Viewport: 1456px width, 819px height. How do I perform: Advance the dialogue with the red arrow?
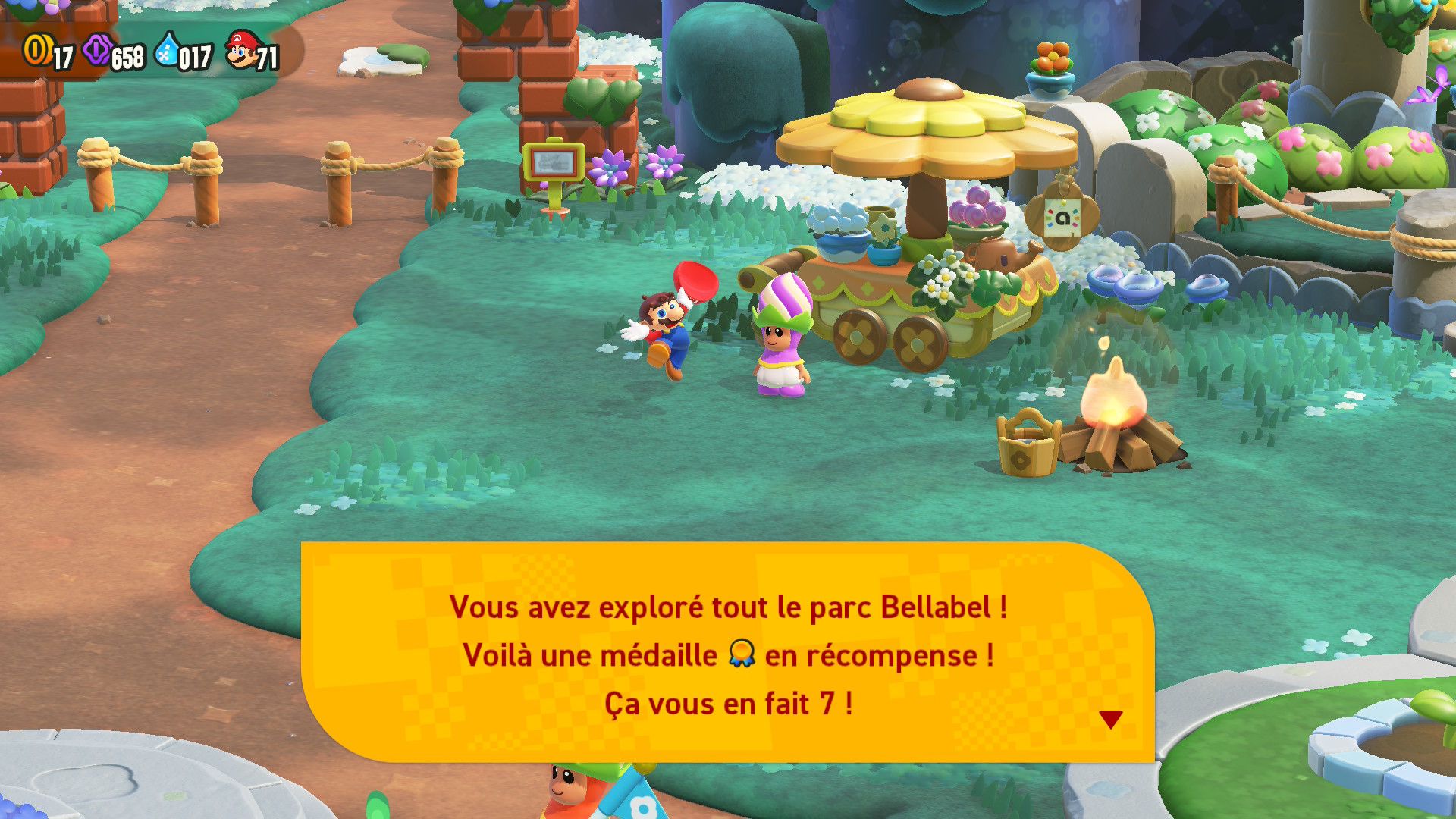1110,720
